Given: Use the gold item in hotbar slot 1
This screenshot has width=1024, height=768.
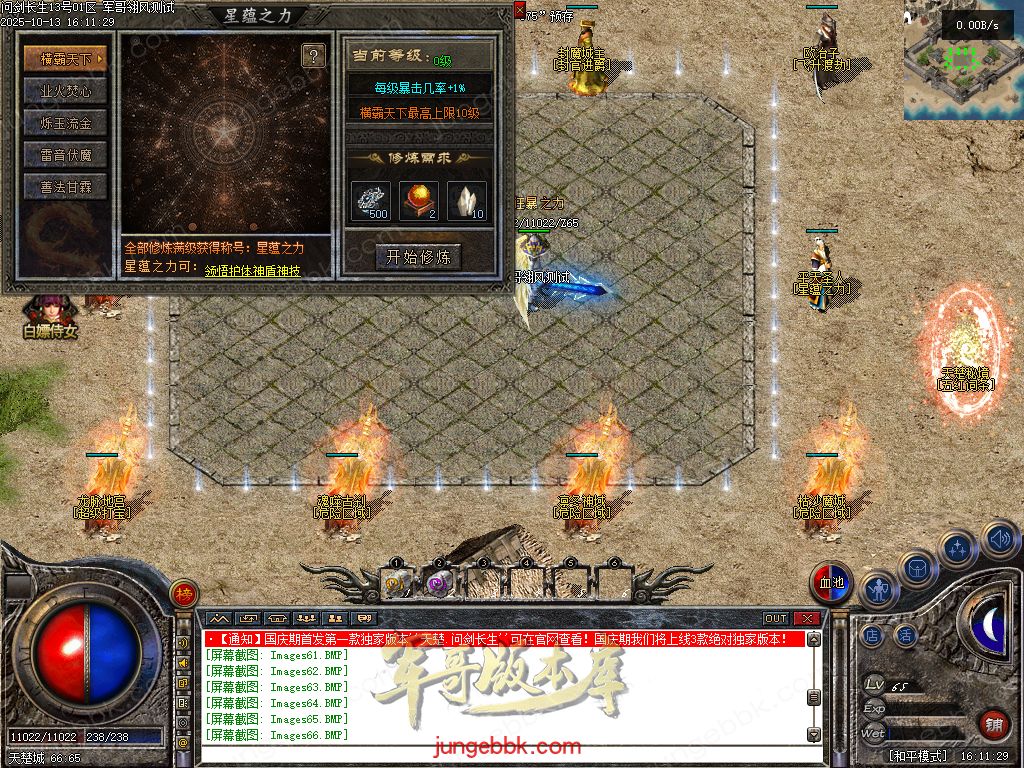Looking at the screenshot, I should 395,582.
